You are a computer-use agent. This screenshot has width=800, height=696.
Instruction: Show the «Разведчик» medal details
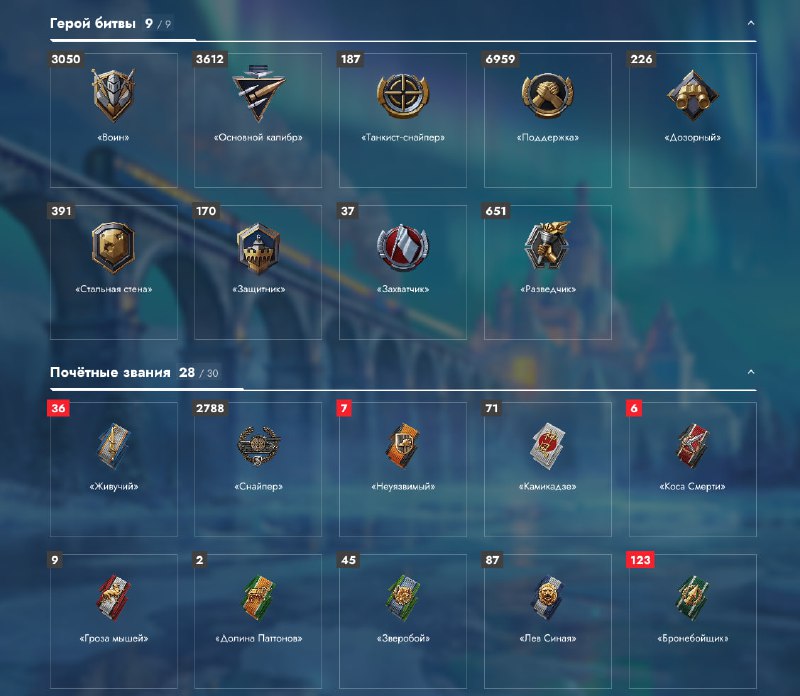[x=548, y=272]
